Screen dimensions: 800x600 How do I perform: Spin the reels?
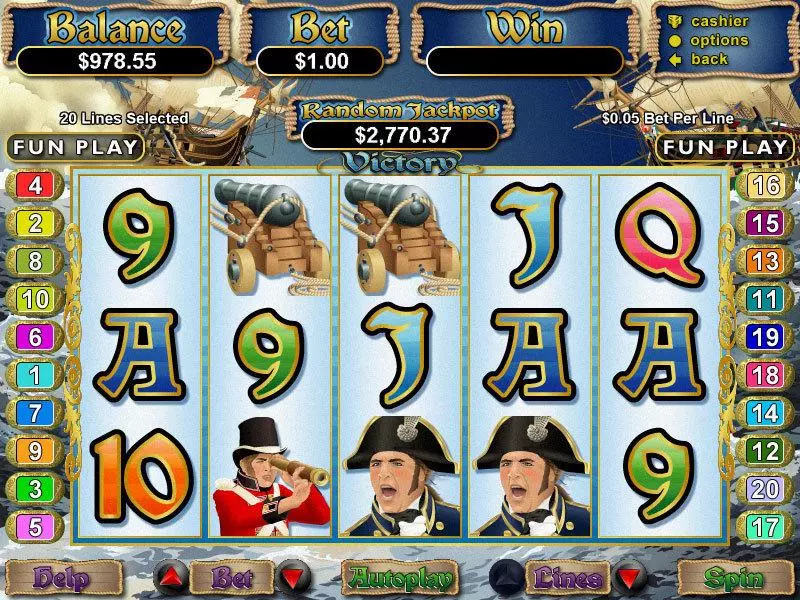(734, 578)
